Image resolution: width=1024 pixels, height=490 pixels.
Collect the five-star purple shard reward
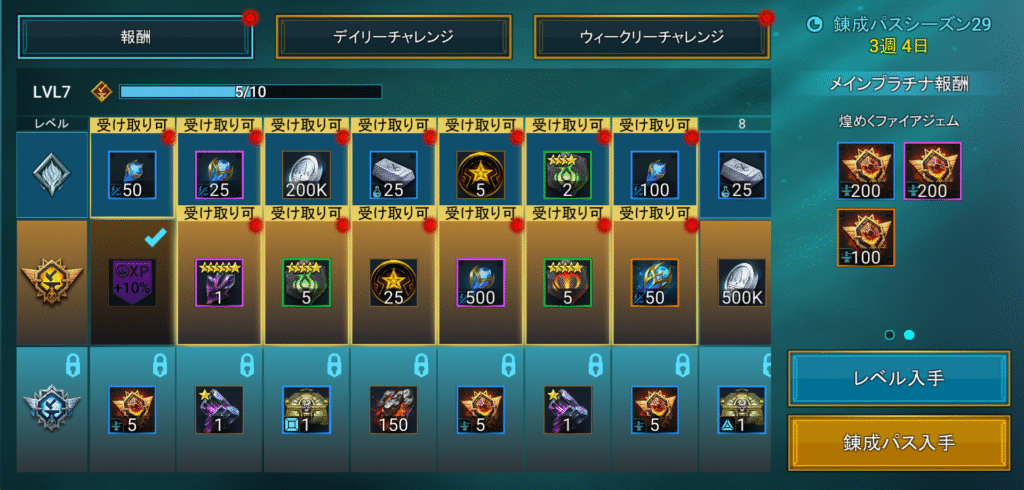[220, 282]
